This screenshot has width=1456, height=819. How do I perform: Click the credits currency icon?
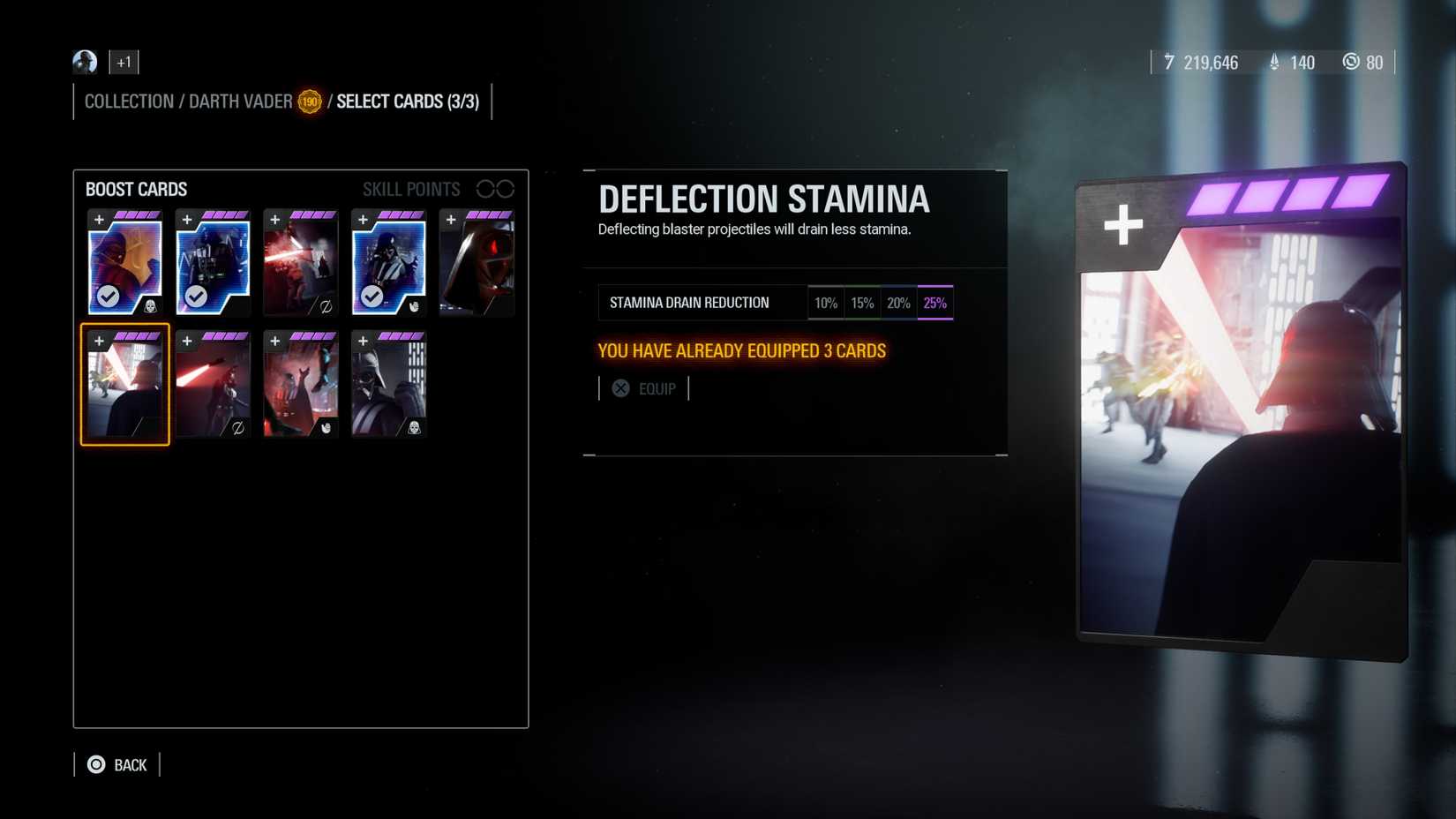1169,63
